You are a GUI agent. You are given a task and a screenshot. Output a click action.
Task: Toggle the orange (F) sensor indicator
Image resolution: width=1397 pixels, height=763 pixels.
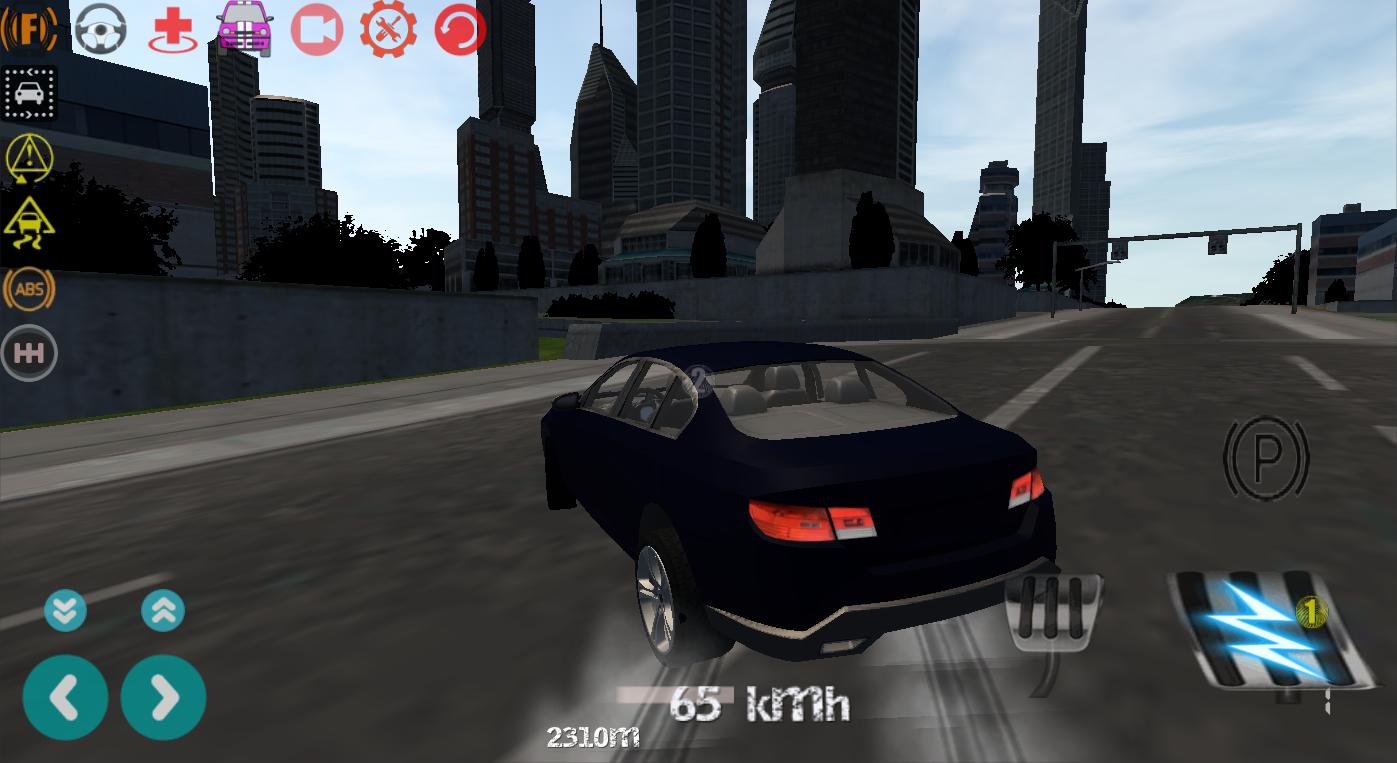coord(30,28)
